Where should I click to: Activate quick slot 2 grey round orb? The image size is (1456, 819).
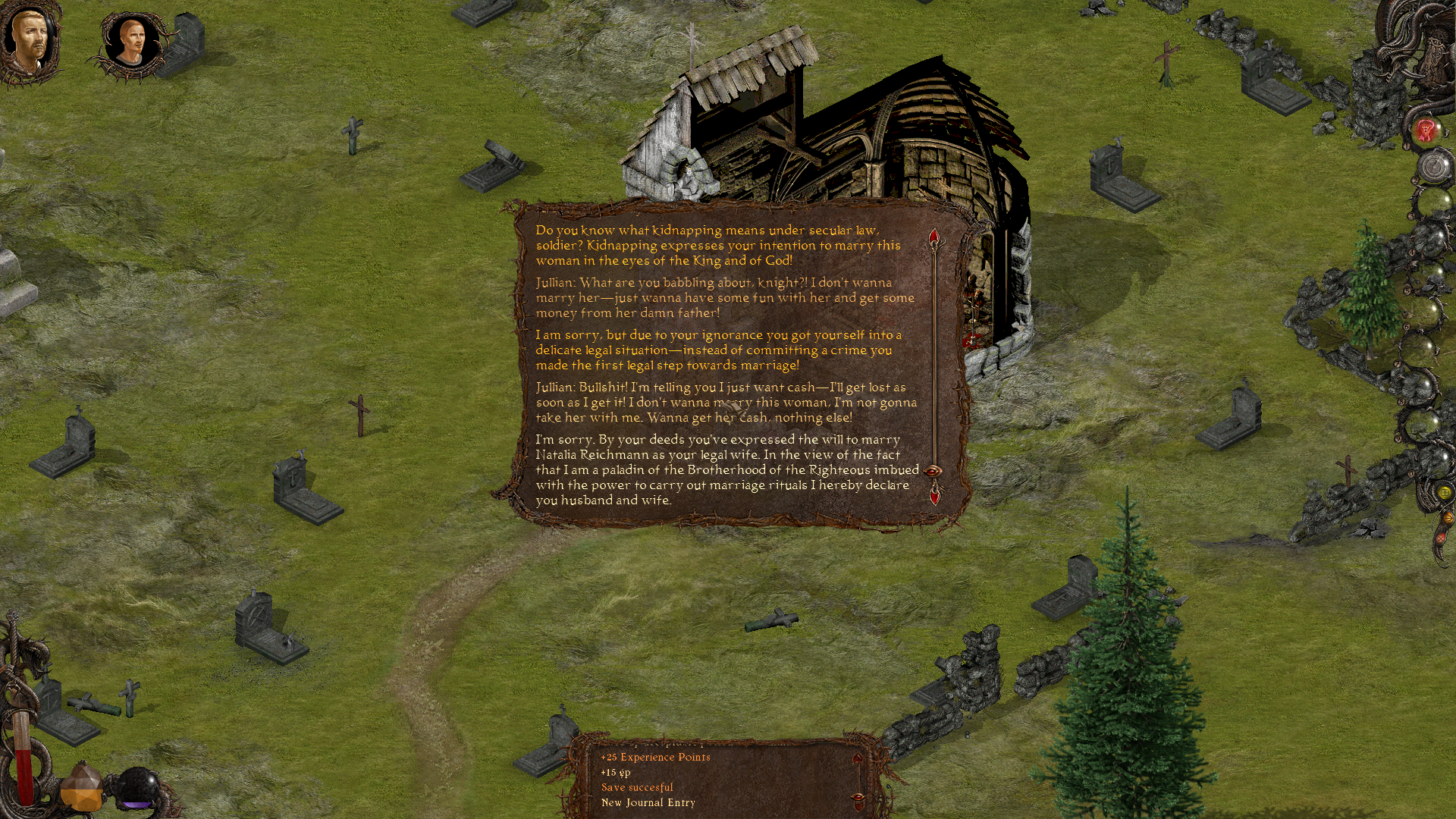click(1434, 166)
